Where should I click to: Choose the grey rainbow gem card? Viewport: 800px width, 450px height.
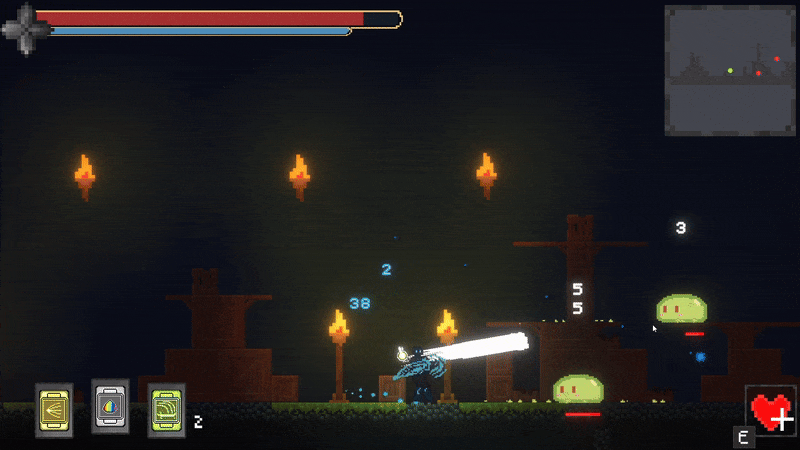pyautogui.click(x=110, y=406)
